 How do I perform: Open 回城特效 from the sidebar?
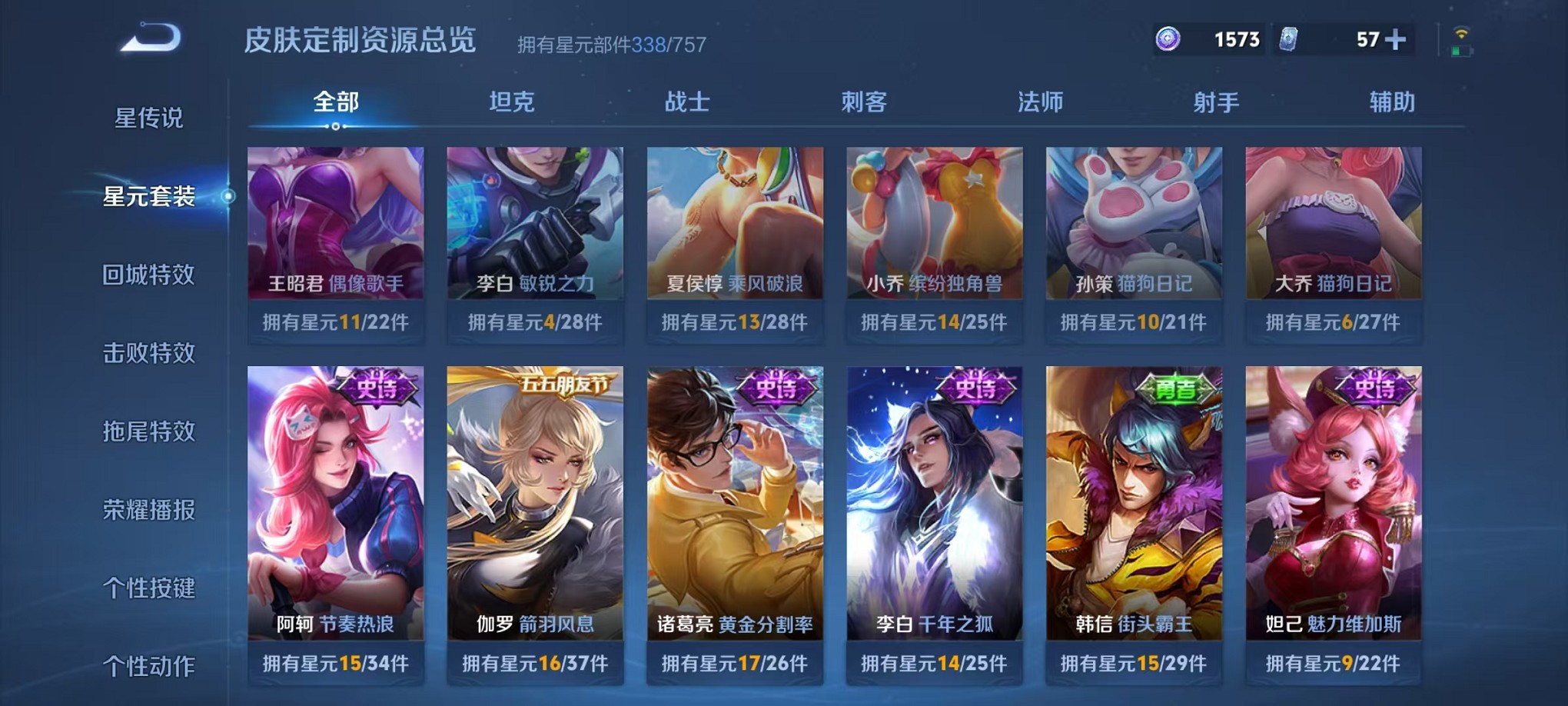click(148, 275)
